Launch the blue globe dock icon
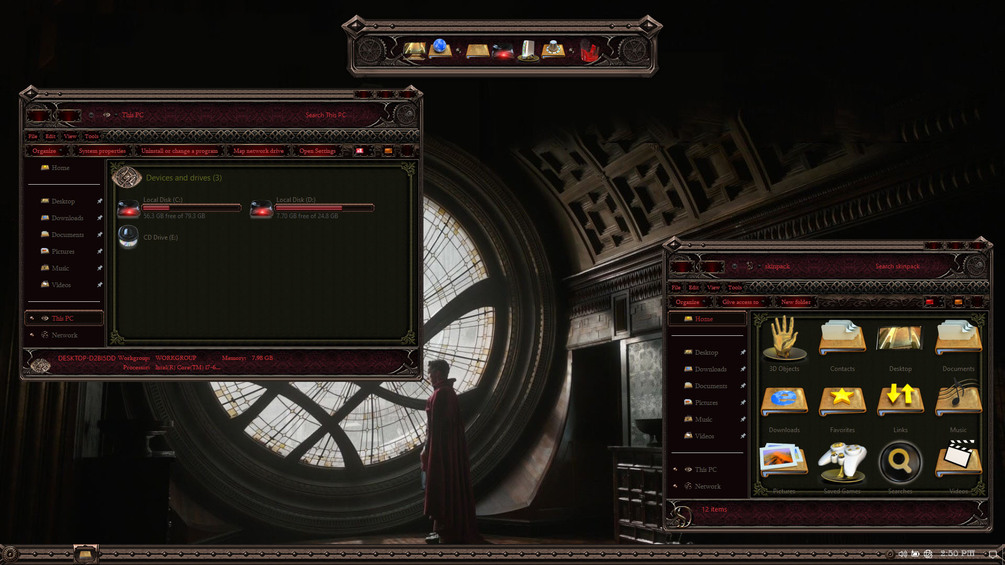The width and height of the screenshot is (1005, 565). pyautogui.click(x=441, y=49)
